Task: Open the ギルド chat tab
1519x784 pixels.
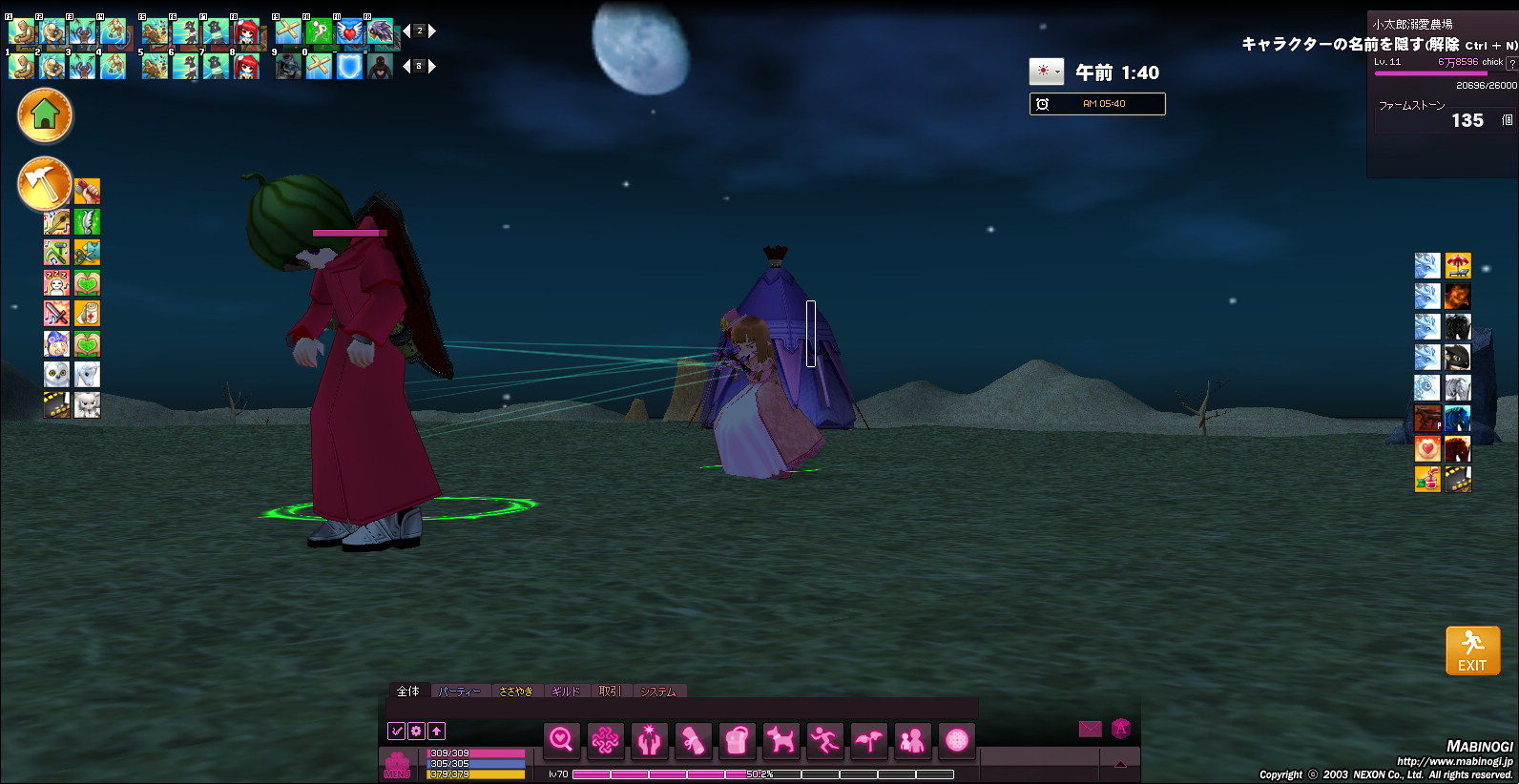Action: click(x=565, y=691)
